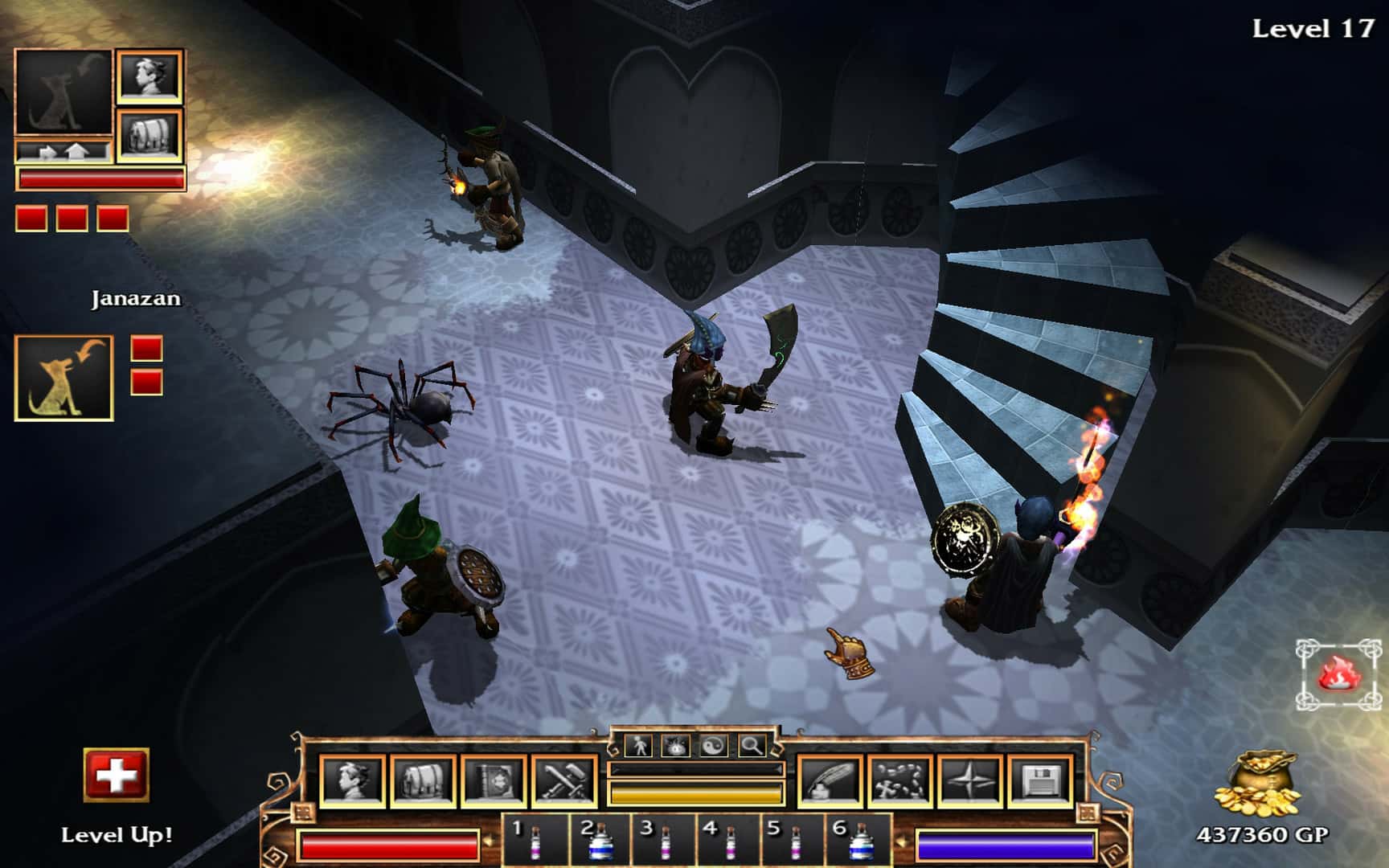1389x868 pixels.
Task: Open the quest journal quill icon
Action: click(830, 780)
